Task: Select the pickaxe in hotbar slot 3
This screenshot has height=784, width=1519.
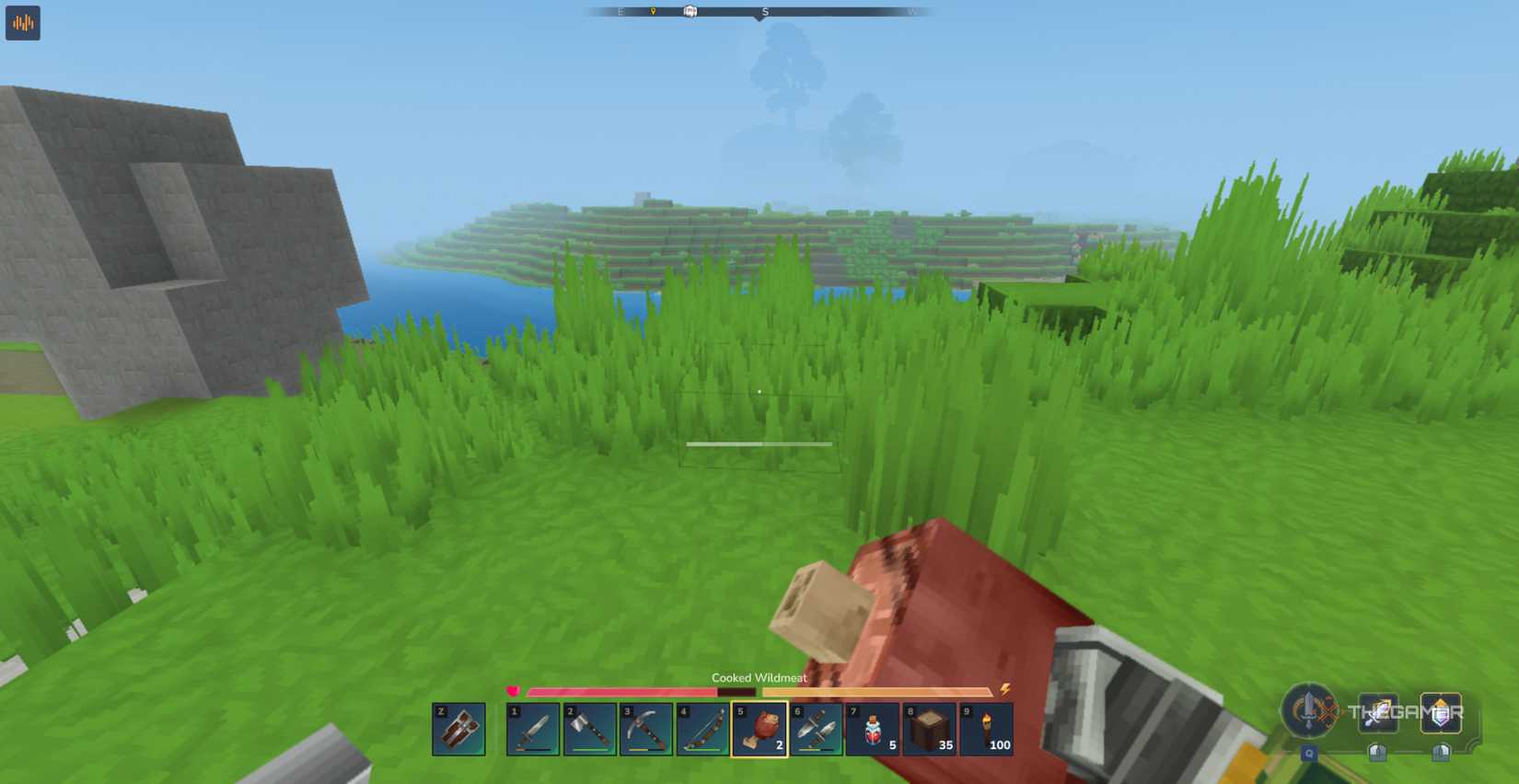Action: pos(648,731)
